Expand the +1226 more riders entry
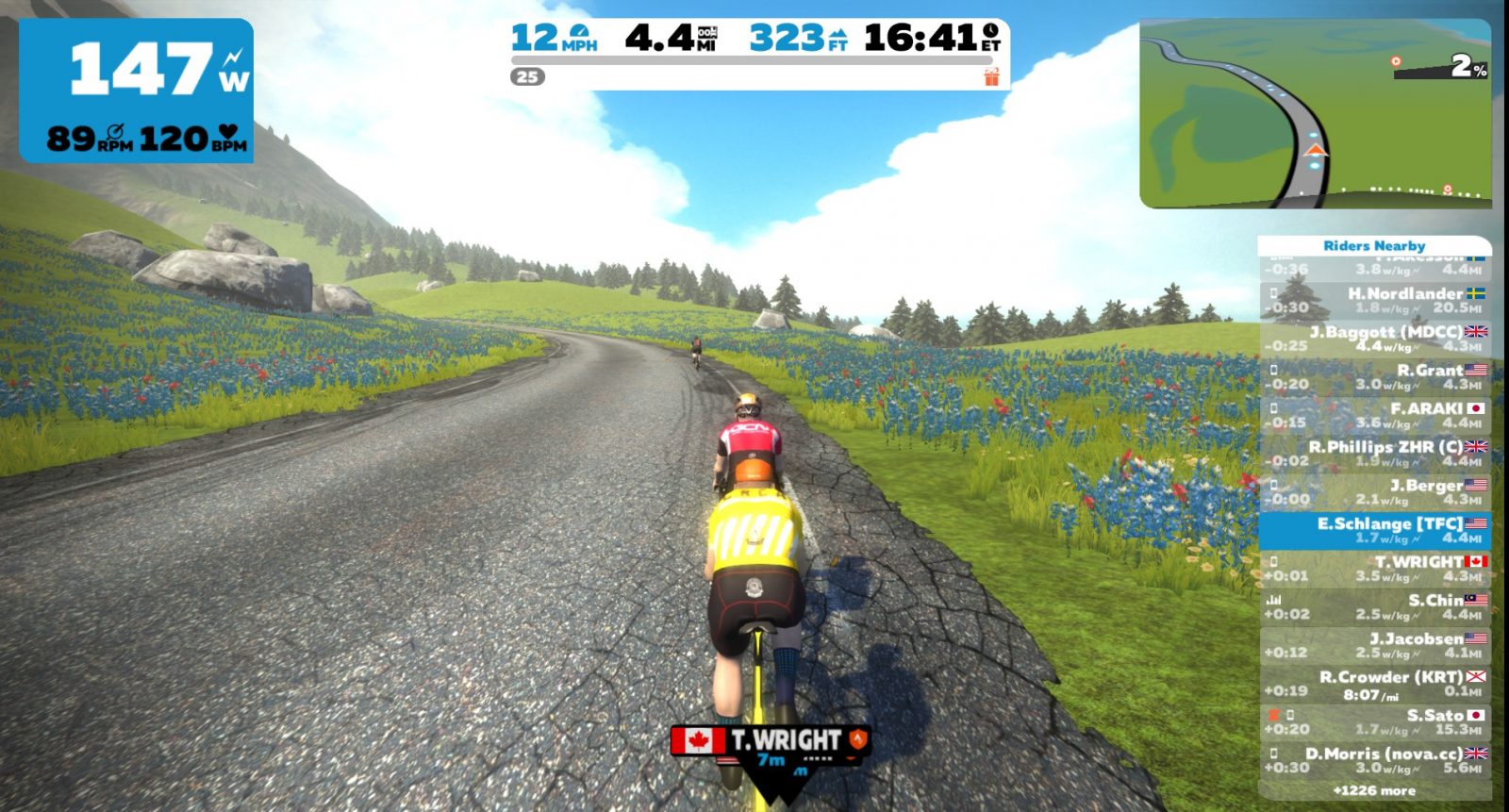The height and width of the screenshot is (812, 1509). point(1374,791)
